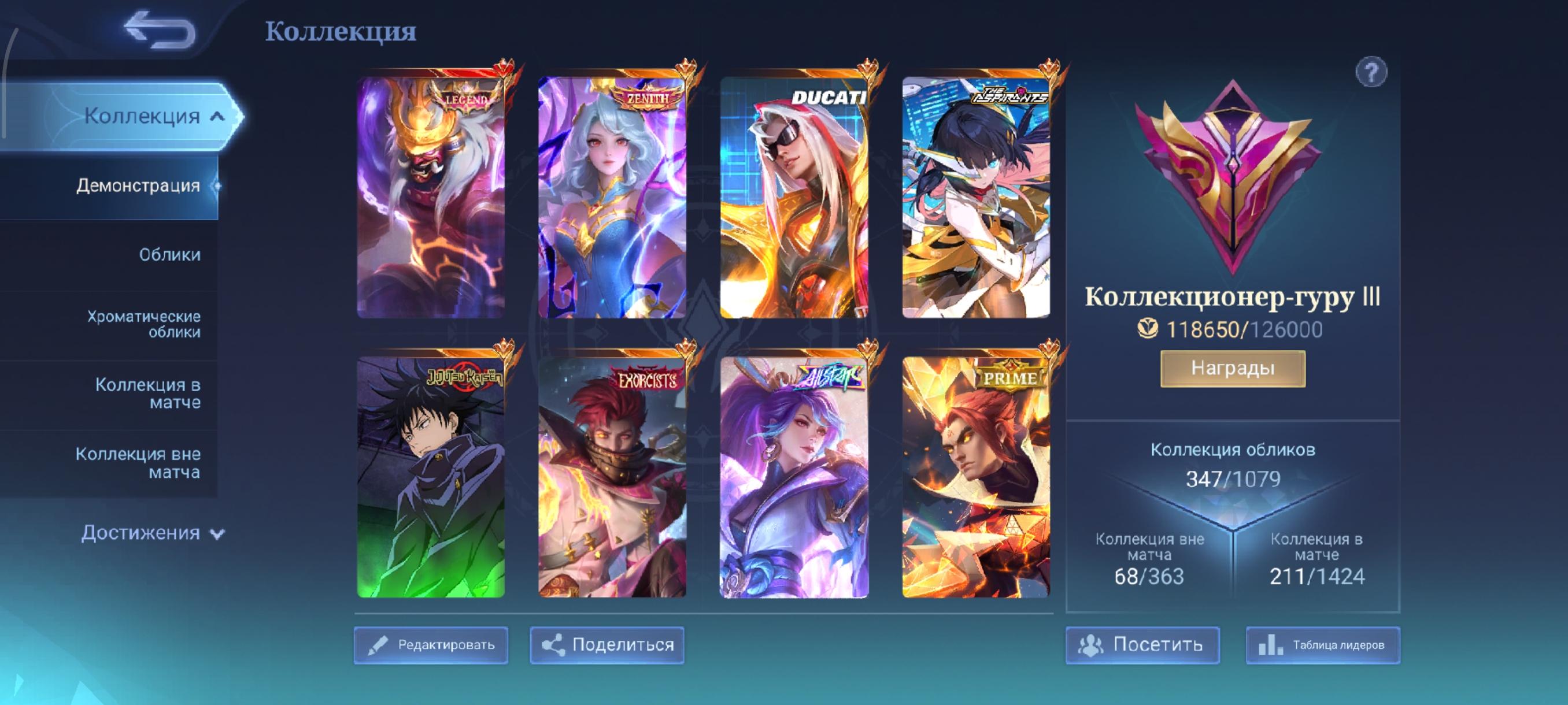
Task: Switch to the Демонстрация tab
Action: pos(138,185)
